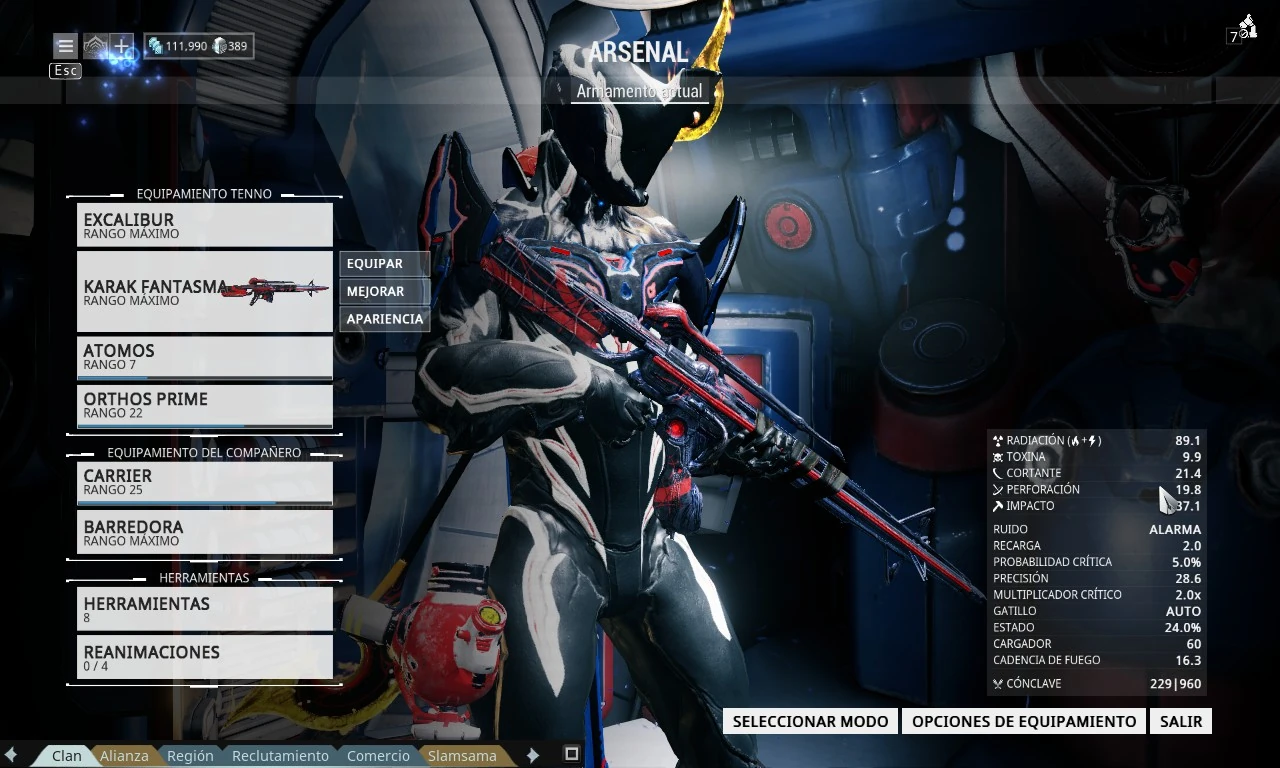1280x768 pixels.
Task: Open the Reanimaciones slot
Action: (x=204, y=657)
